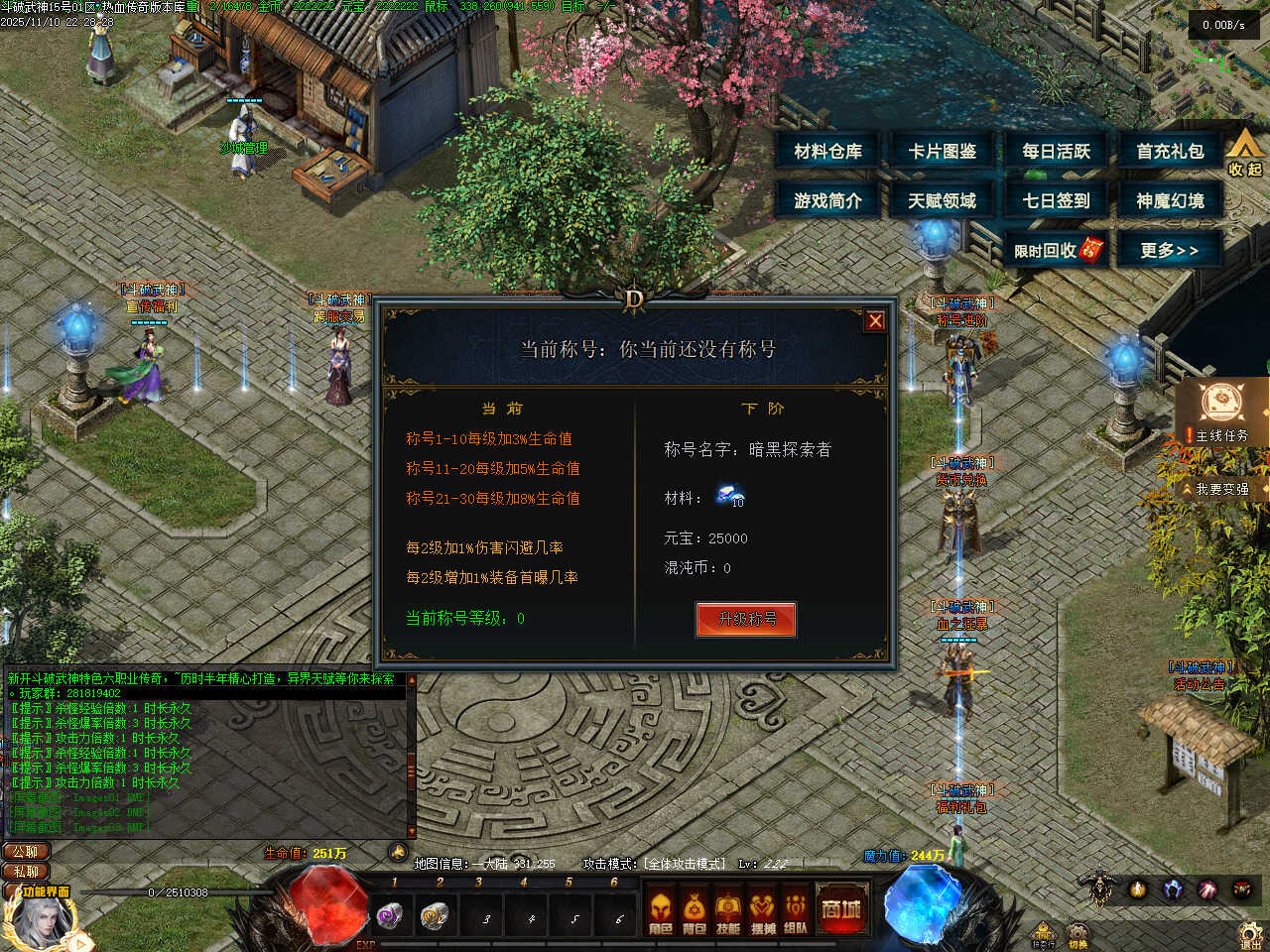Upgrade title with the 升级称号 button

[746, 619]
